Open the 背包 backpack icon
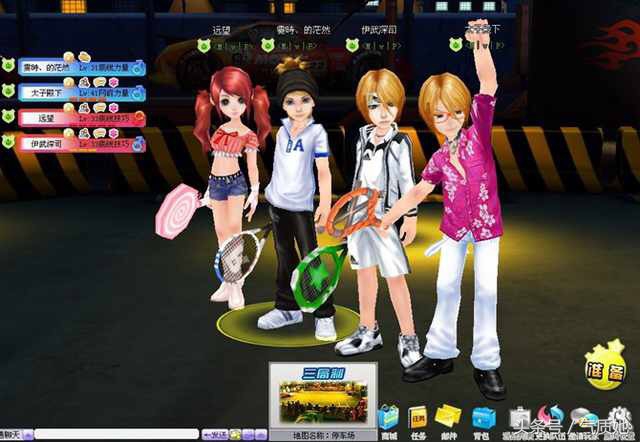 coord(483,419)
